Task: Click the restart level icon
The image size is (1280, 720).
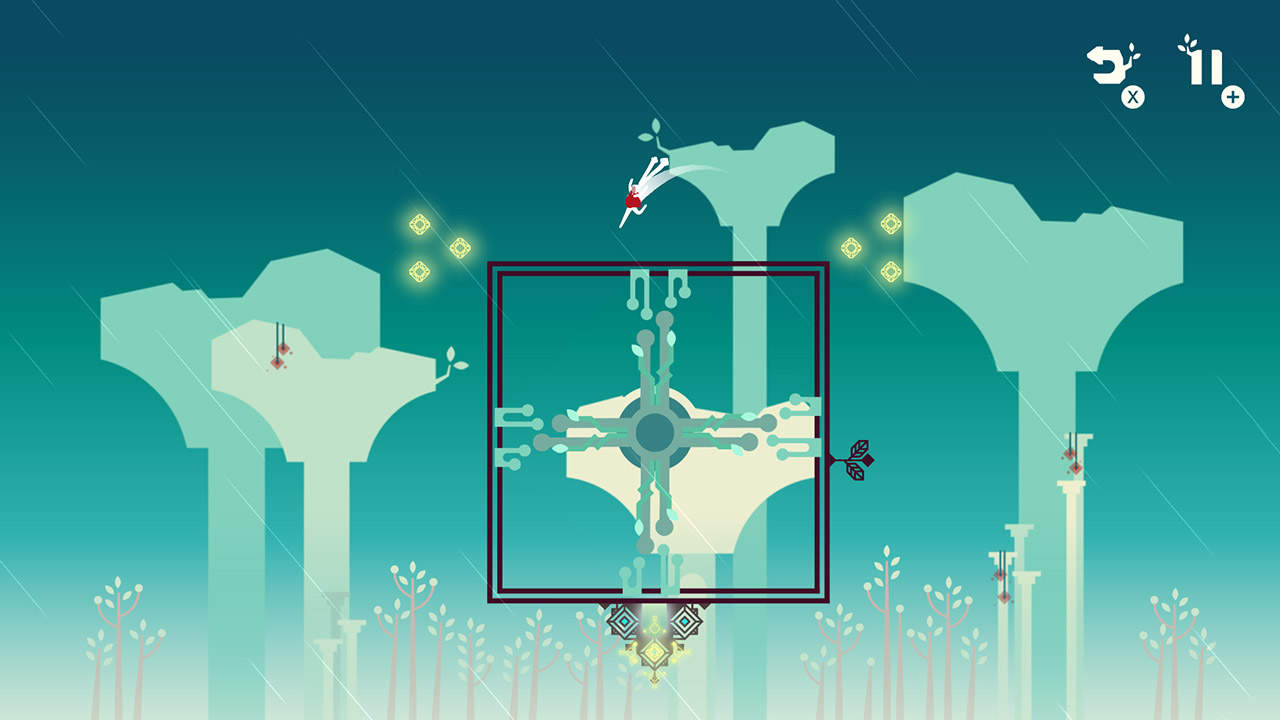Action: point(1108,63)
